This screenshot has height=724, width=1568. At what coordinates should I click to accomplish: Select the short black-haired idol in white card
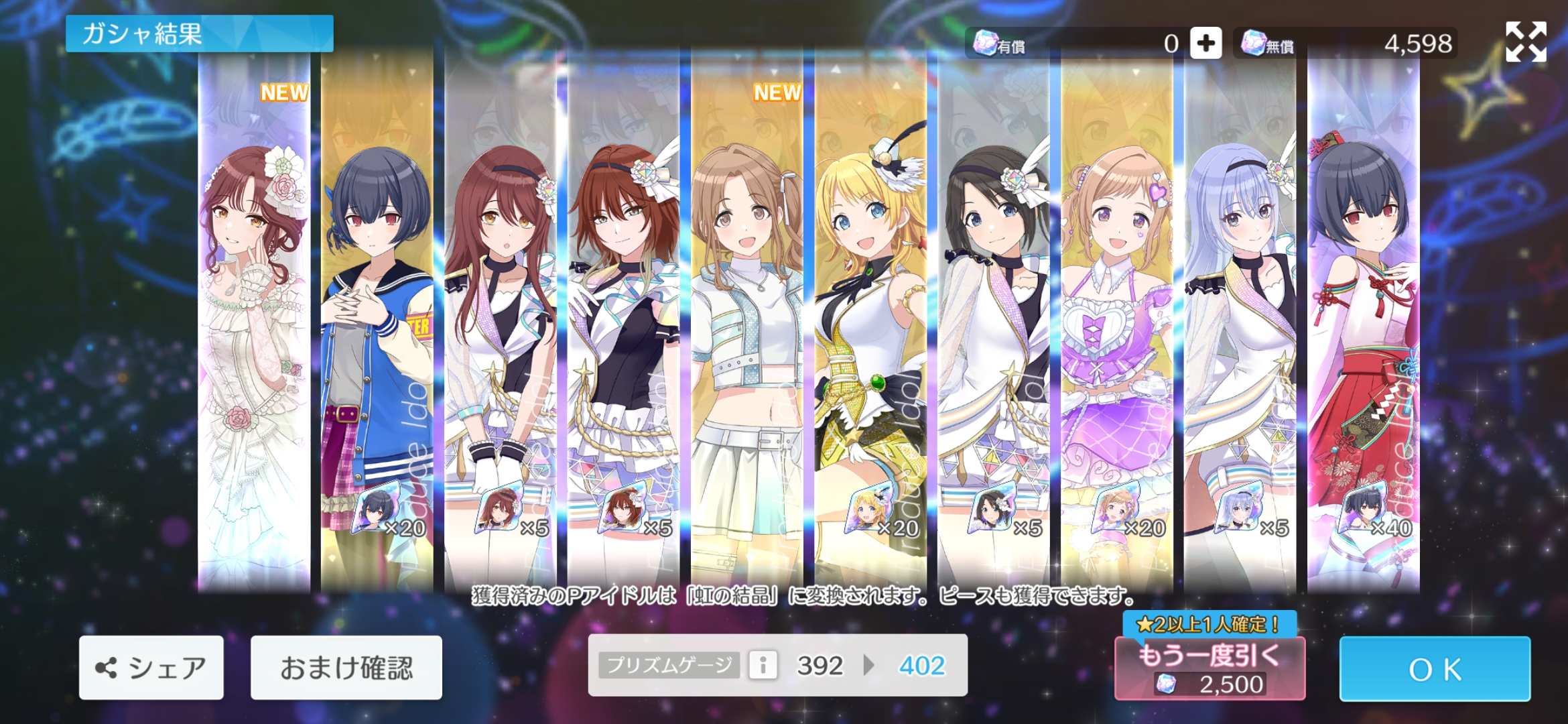coord(994,322)
